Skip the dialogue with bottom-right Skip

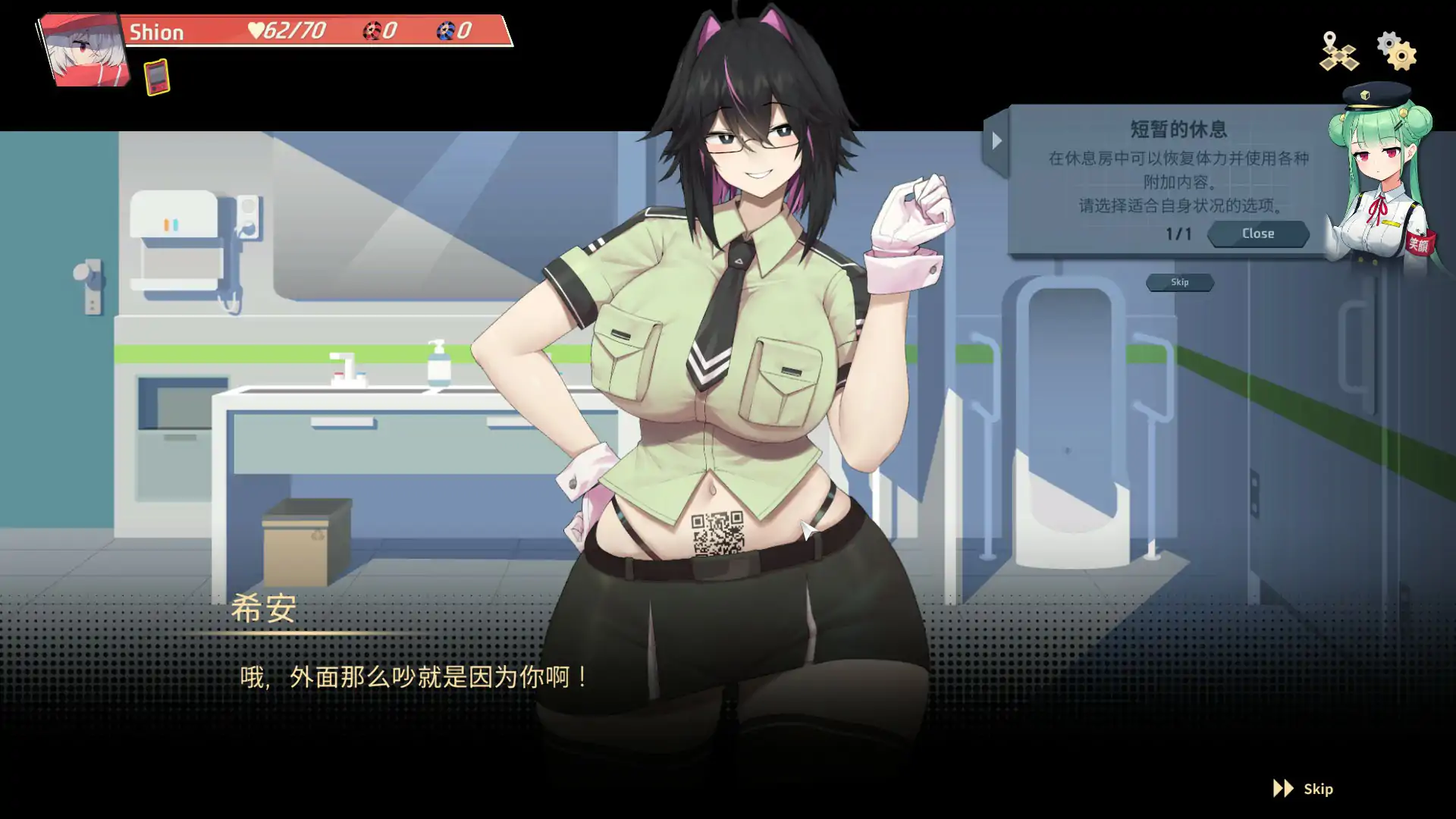1317,789
